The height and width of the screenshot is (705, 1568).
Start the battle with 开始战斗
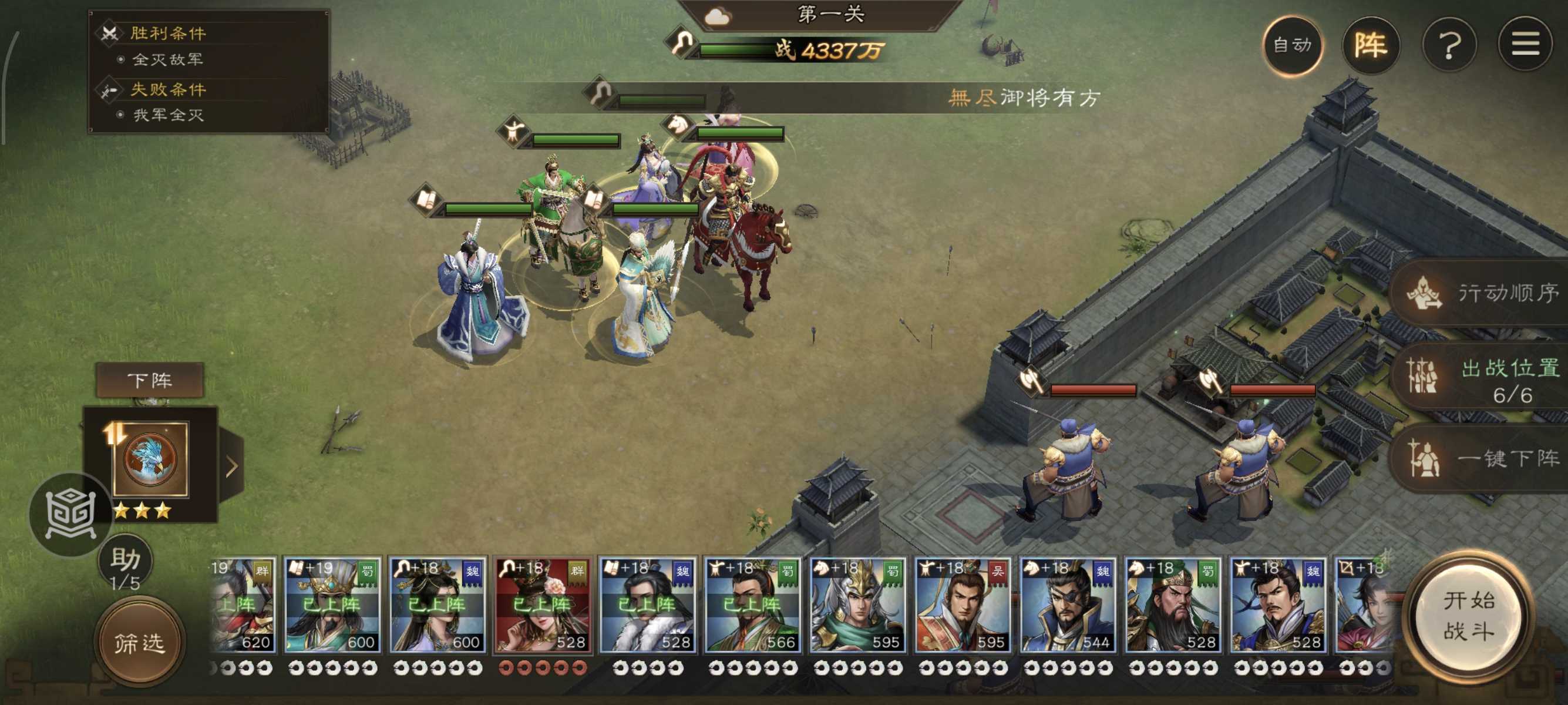(1468, 616)
